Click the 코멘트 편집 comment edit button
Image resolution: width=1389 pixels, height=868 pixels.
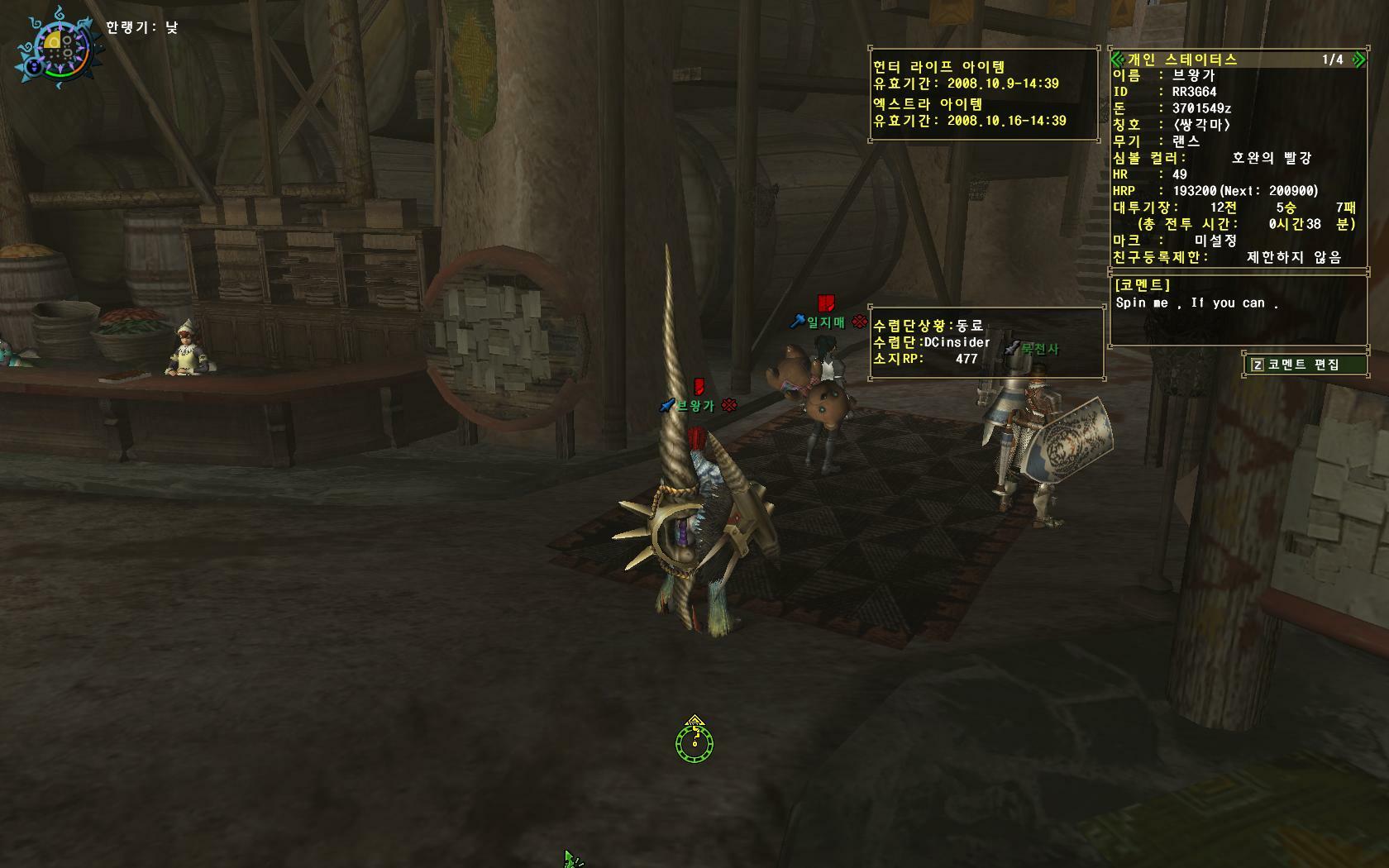pyautogui.click(x=1304, y=365)
